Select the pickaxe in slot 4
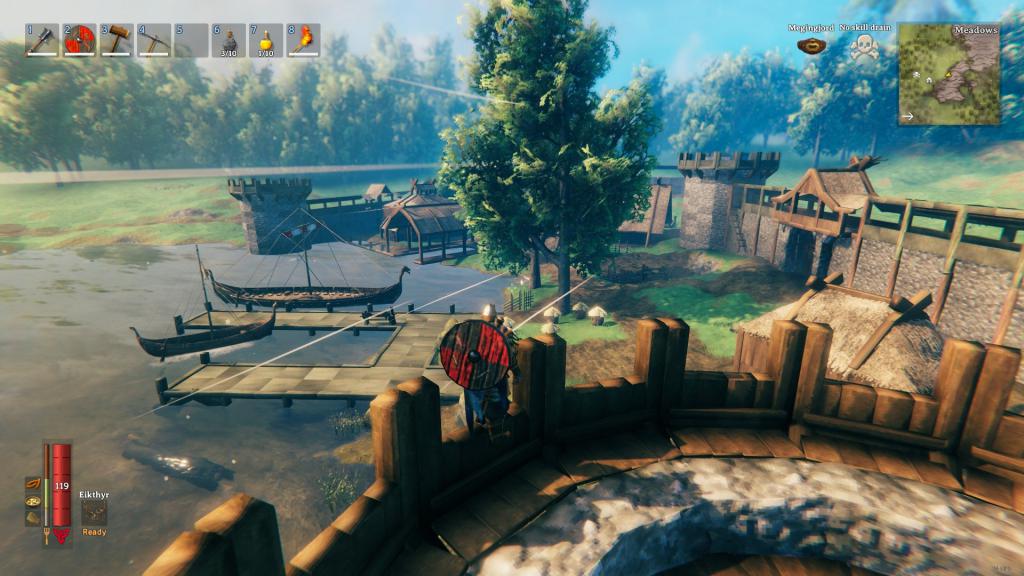 (154, 40)
